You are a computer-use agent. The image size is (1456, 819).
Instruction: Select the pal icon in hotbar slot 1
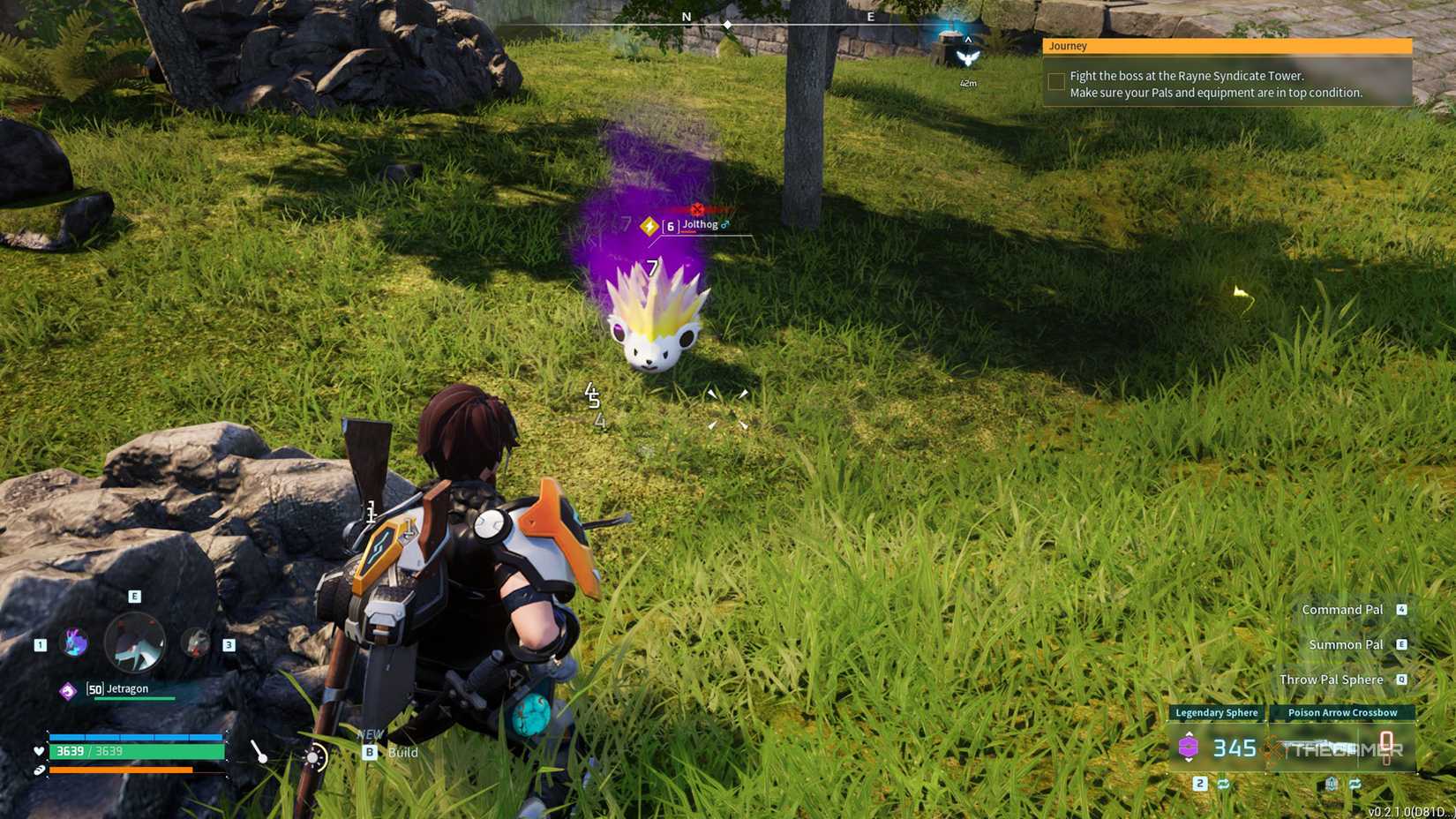click(x=72, y=642)
